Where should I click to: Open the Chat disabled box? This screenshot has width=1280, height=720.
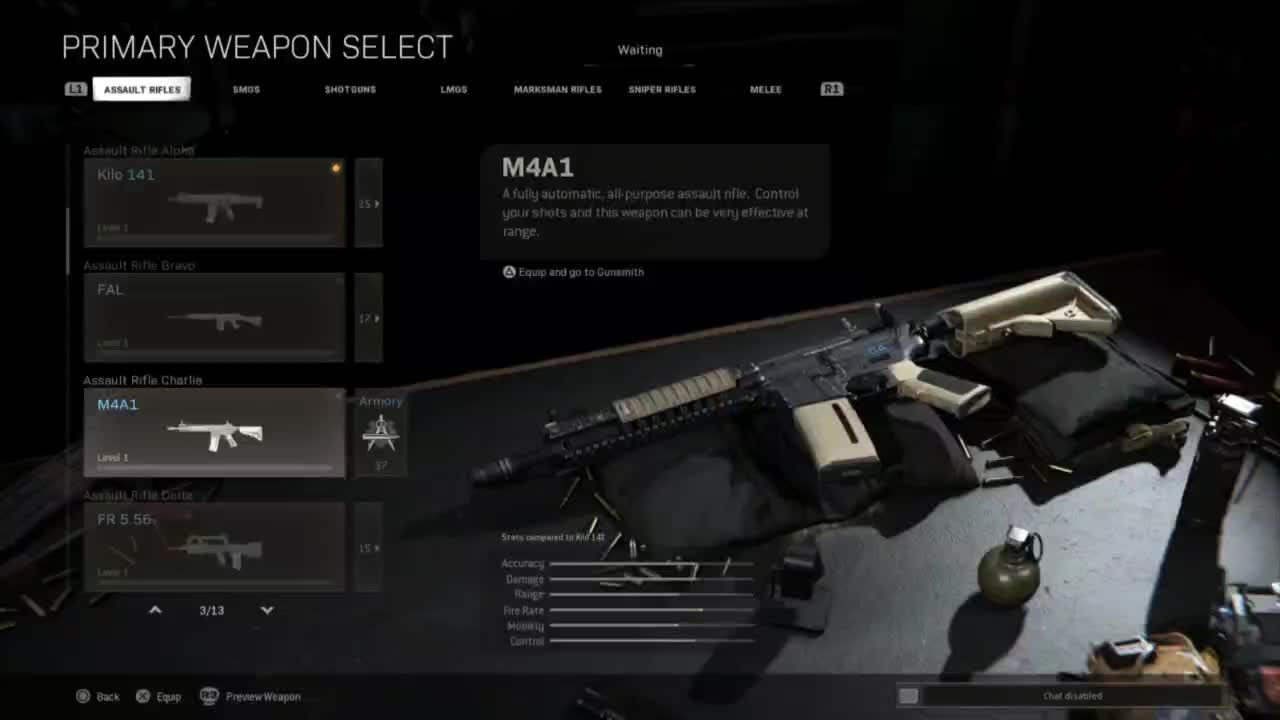[1060, 696]
